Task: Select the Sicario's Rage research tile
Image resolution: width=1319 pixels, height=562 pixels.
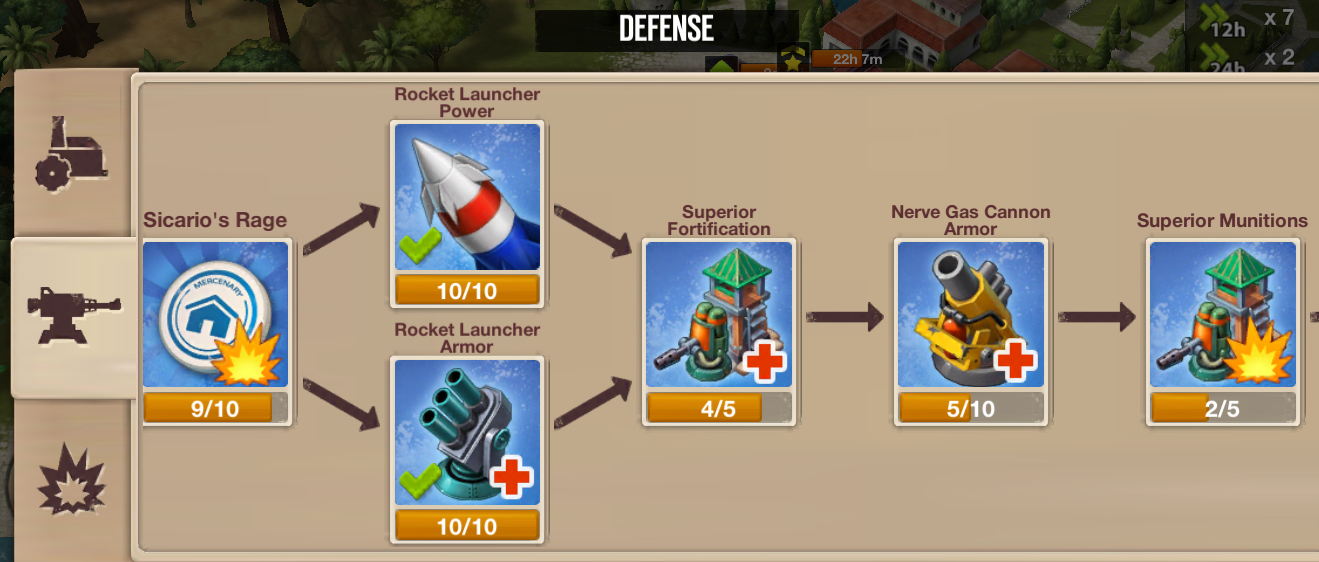Action: (x=216, y=315)
